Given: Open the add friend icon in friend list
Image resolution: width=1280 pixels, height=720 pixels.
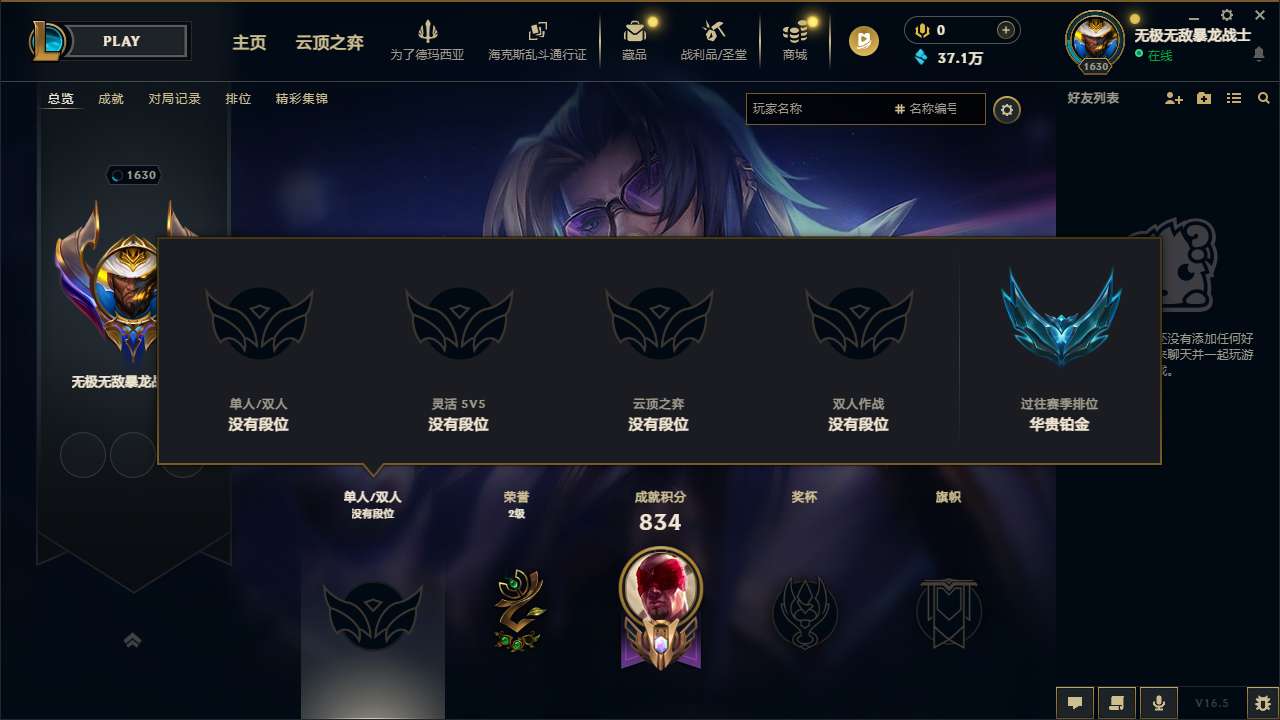Looking at the screenshot, I should click(x=1172, y=98).
